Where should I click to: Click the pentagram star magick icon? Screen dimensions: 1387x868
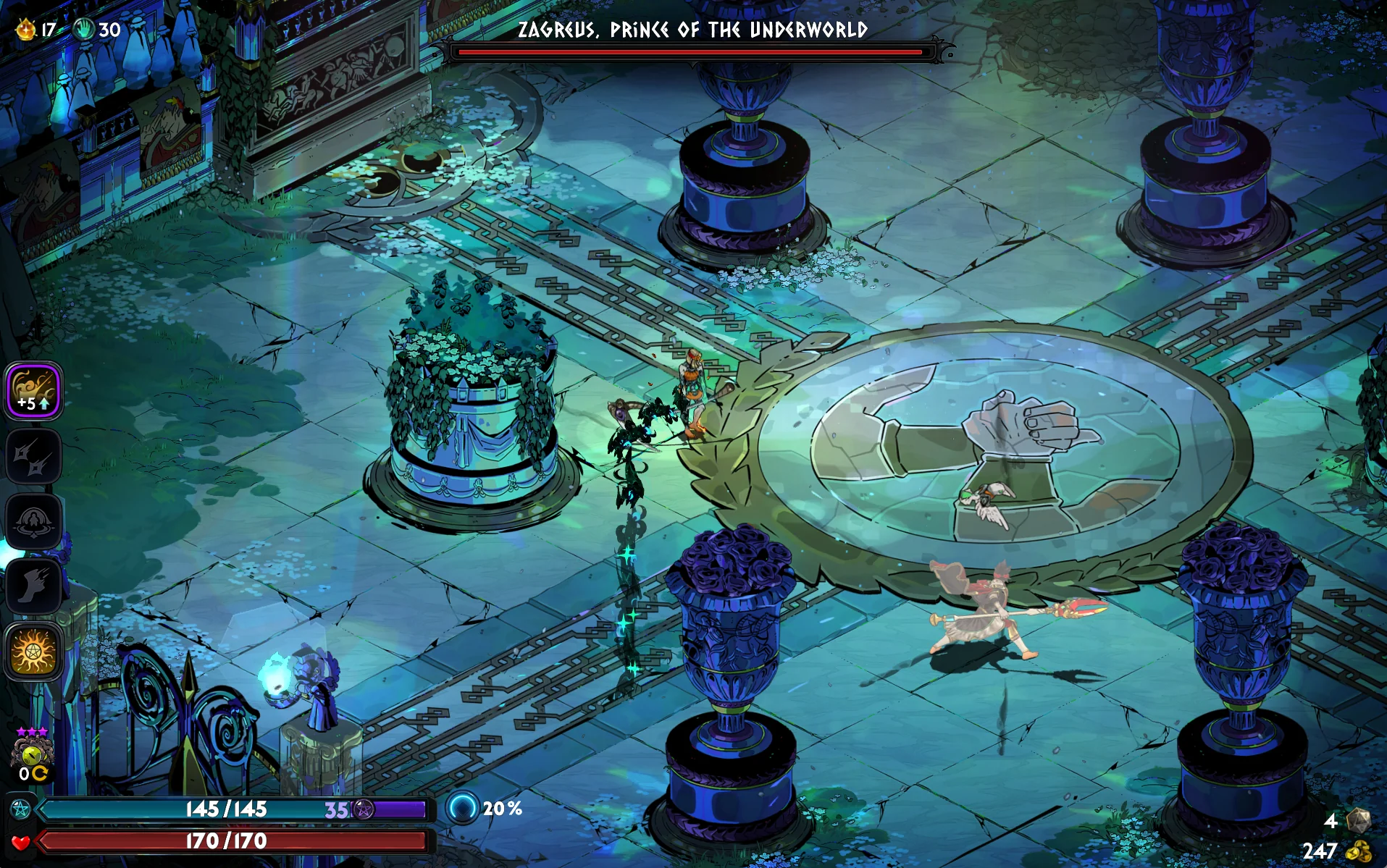point(20,809)
